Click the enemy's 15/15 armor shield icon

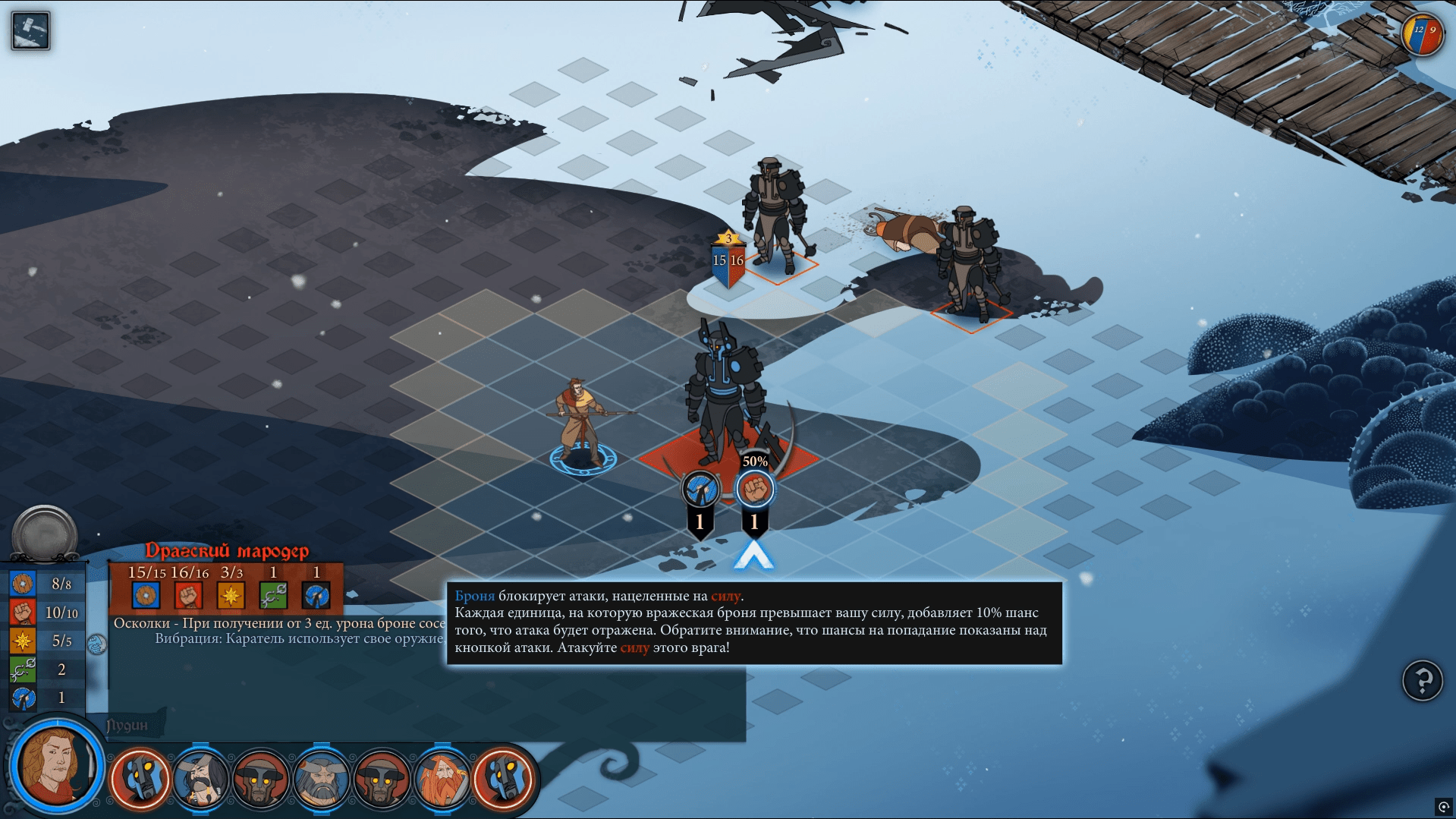click(x=146, y=595)
